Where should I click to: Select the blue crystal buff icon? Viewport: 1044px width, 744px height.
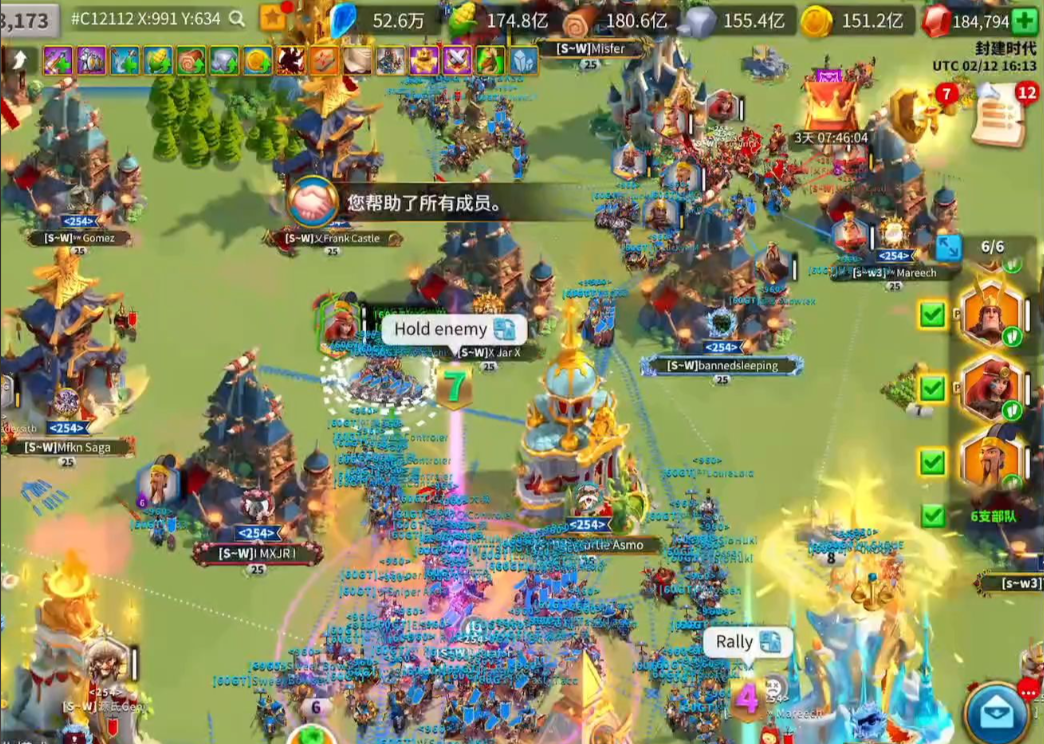tap(523, 60)
